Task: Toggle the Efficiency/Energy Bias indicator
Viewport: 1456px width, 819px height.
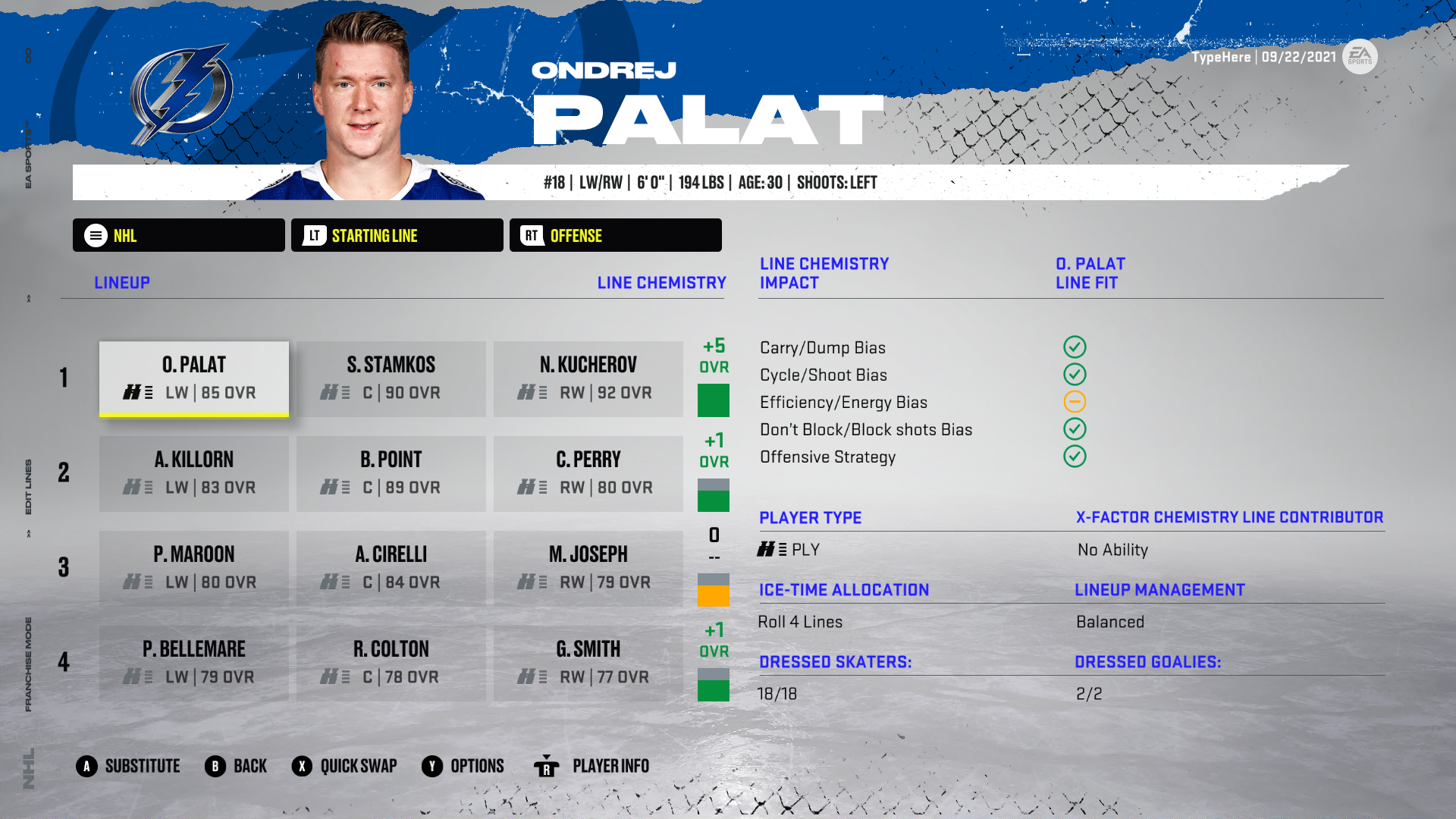Action: [x=1075, y=402]
